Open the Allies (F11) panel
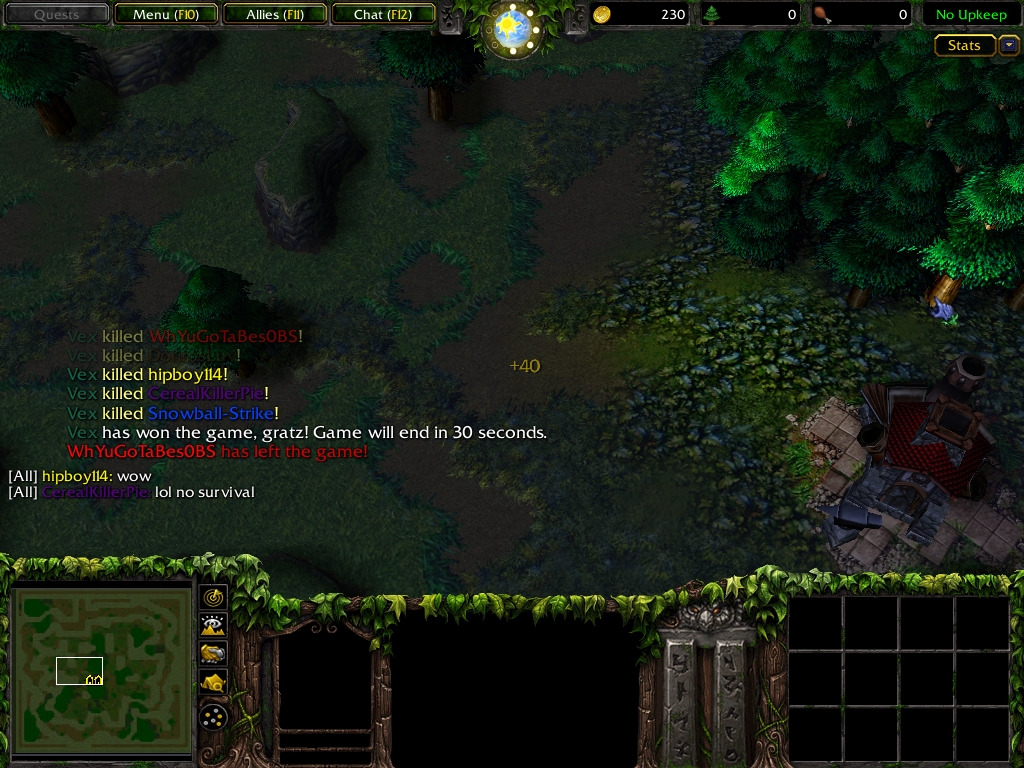The image size is (1024, 768). coord(275,15)
